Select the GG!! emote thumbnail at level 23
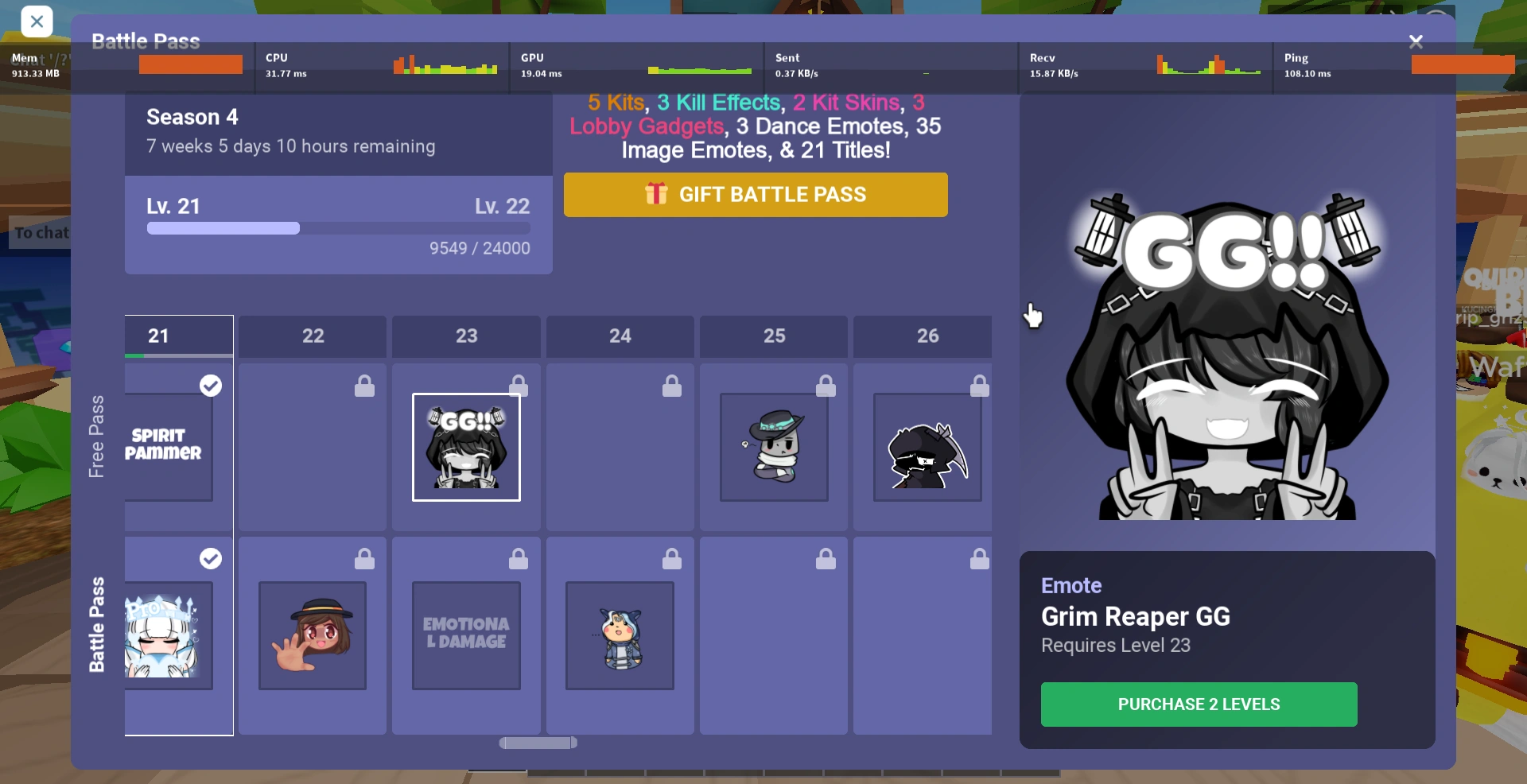This screenshot has height=784, width=1527. [x=465, y=448]
